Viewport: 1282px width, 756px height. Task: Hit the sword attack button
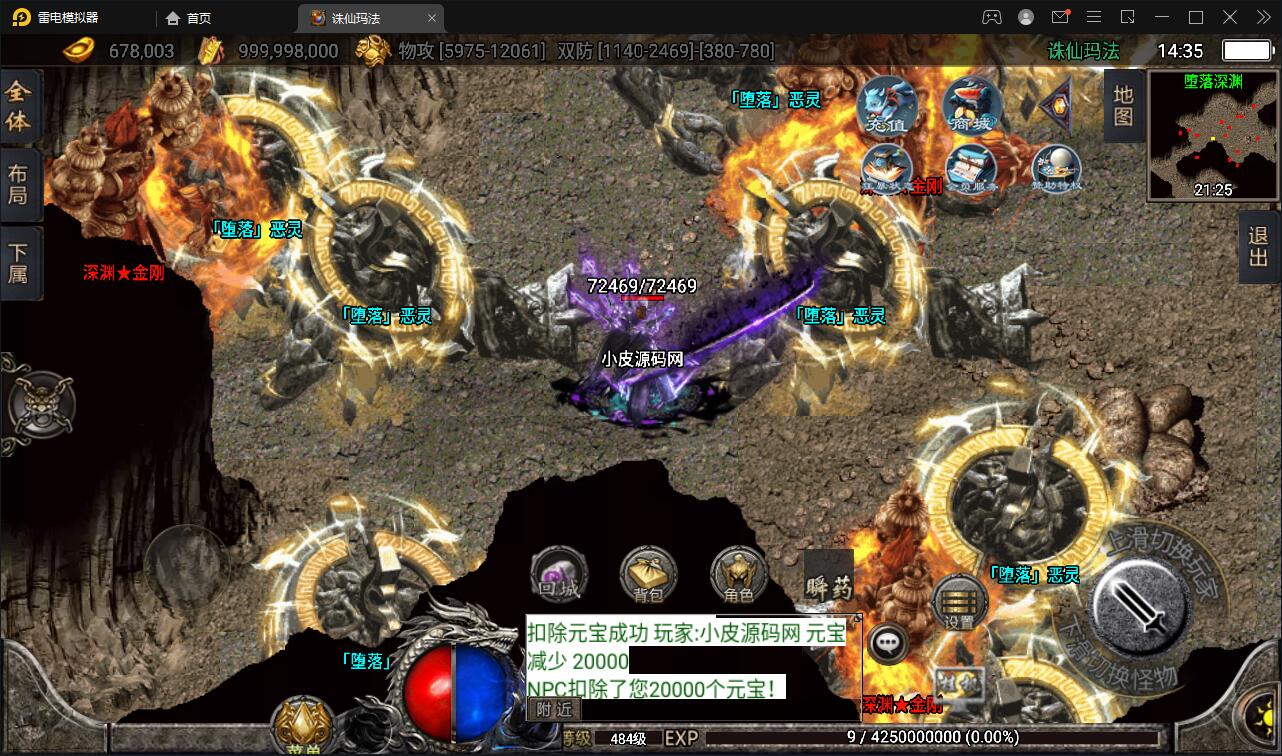(1140, 604)
